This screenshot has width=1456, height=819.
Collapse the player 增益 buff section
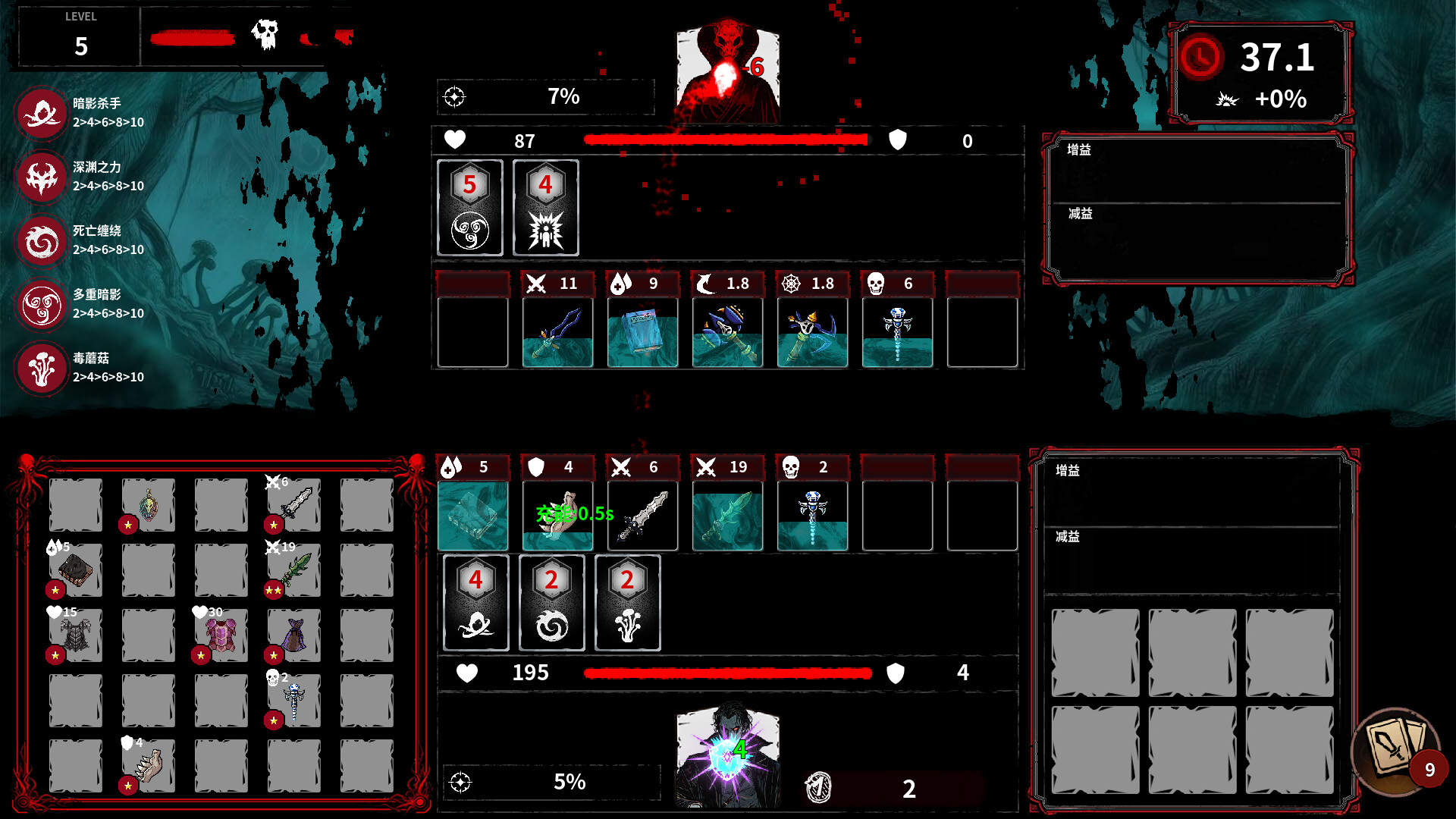click(x=1066, y=471)
